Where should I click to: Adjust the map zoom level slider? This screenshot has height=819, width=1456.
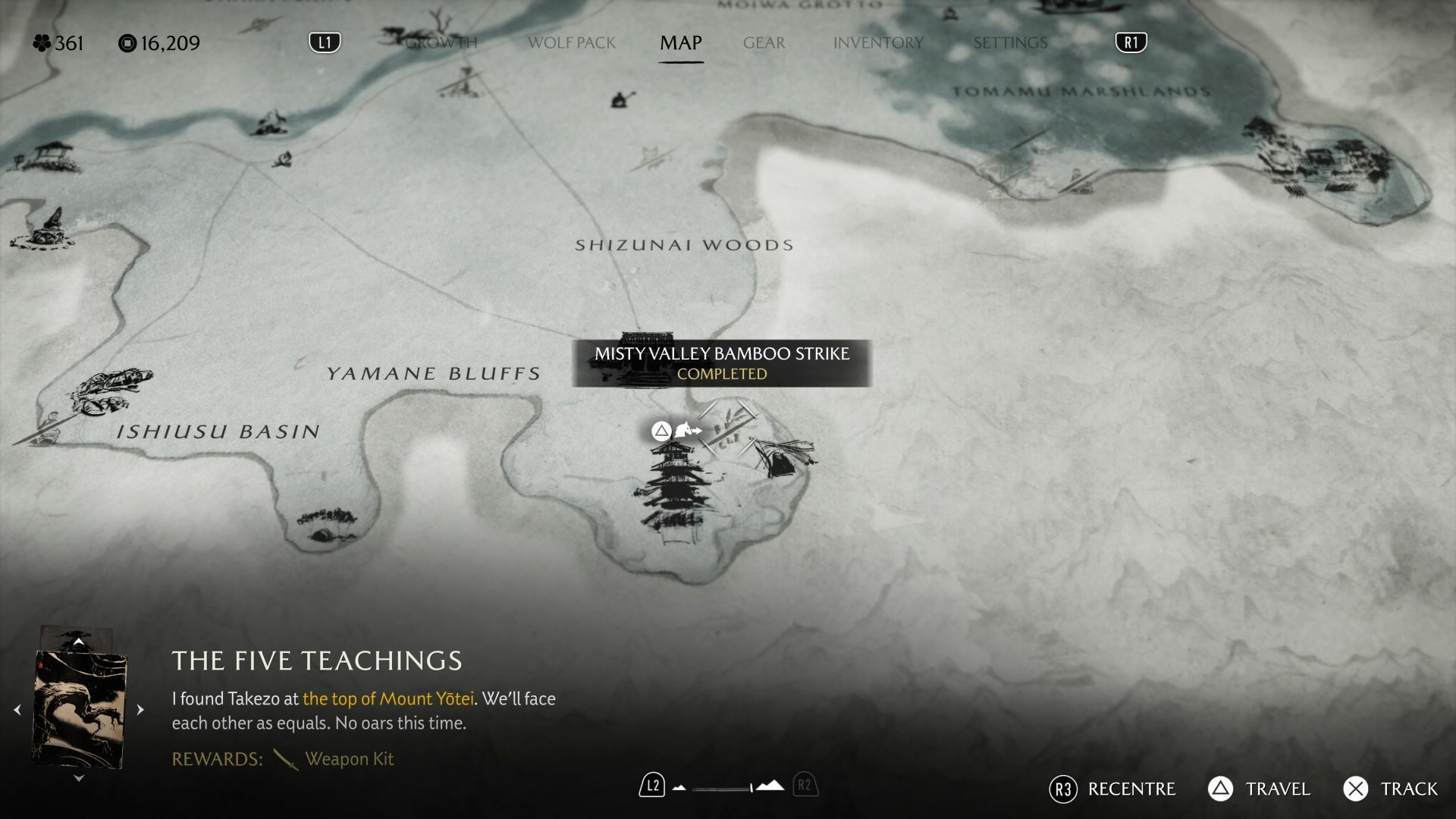pos(724,788)
